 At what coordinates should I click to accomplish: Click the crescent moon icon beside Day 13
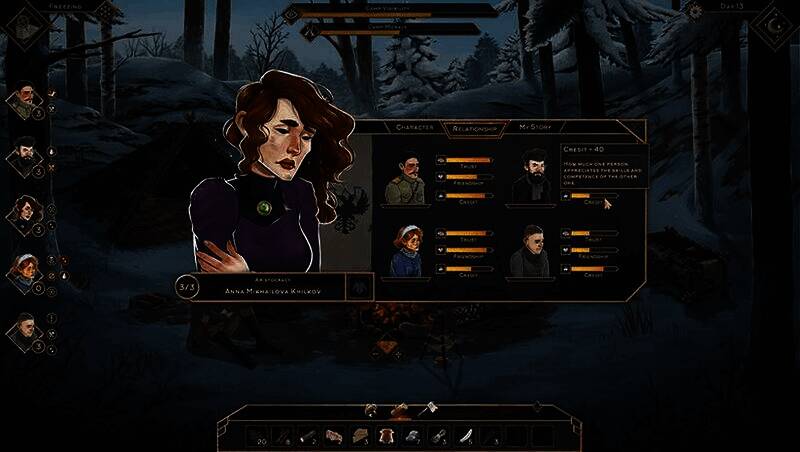(x=773, y=22)
